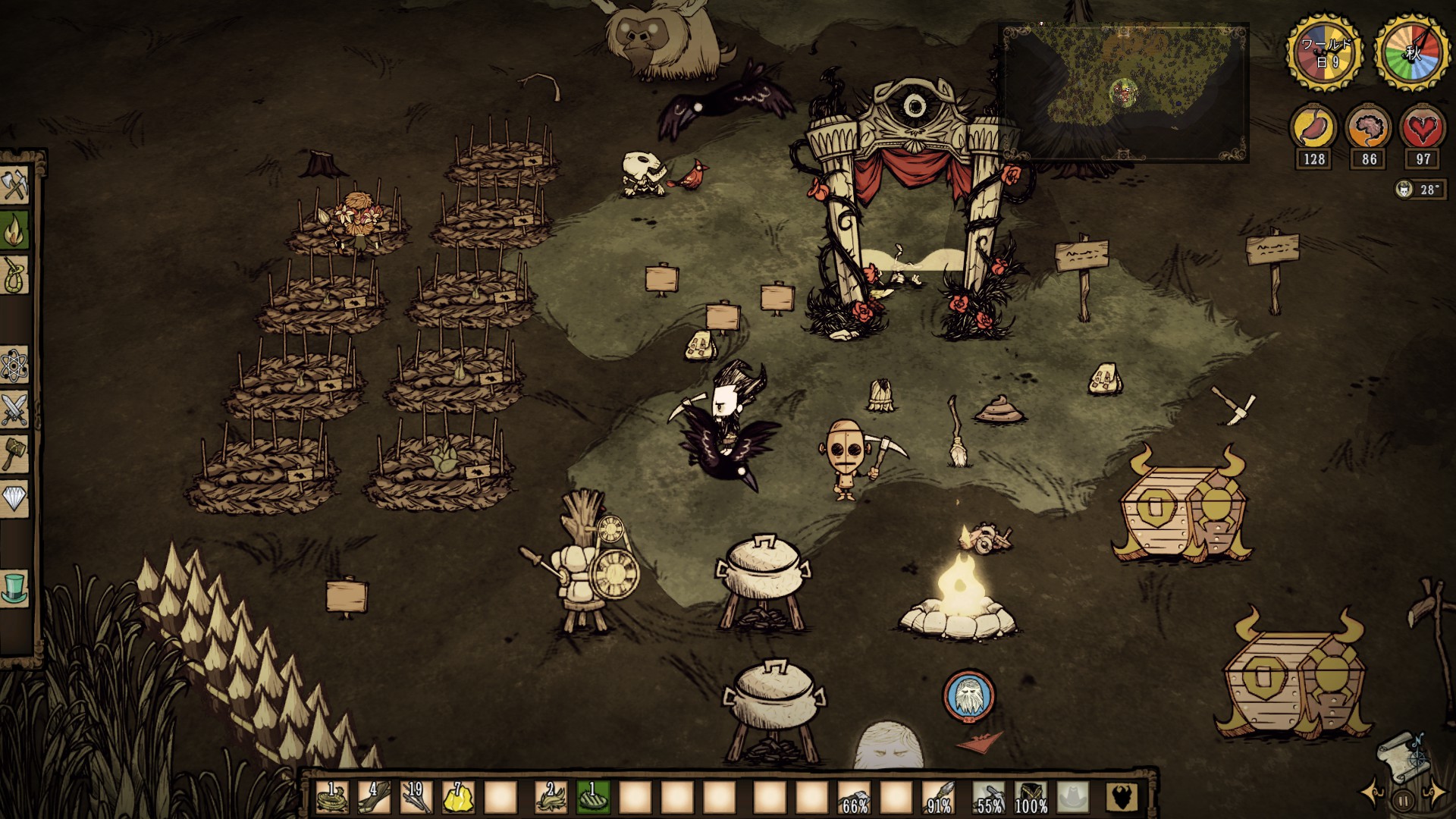Select the Dress green top hat tab
Image resolution: width=1456 pixels, height=819 pixels.
(x=15, y=588)
